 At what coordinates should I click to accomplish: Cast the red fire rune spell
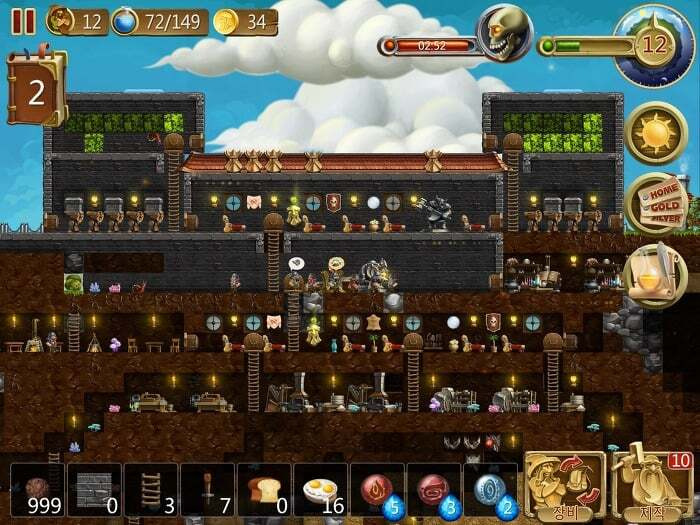378,490
